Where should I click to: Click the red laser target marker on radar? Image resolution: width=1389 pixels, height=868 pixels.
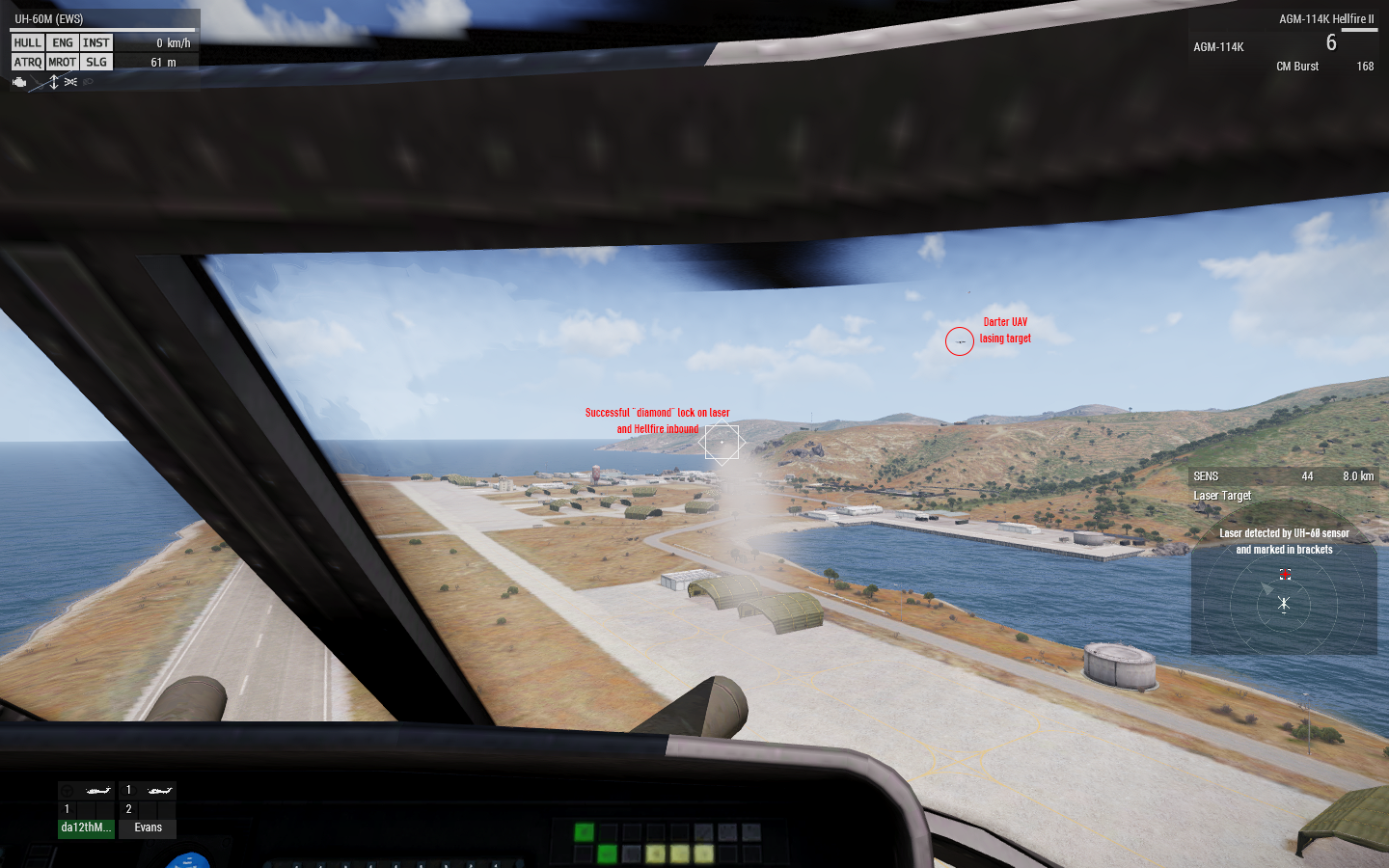(x=1285, y=575)
